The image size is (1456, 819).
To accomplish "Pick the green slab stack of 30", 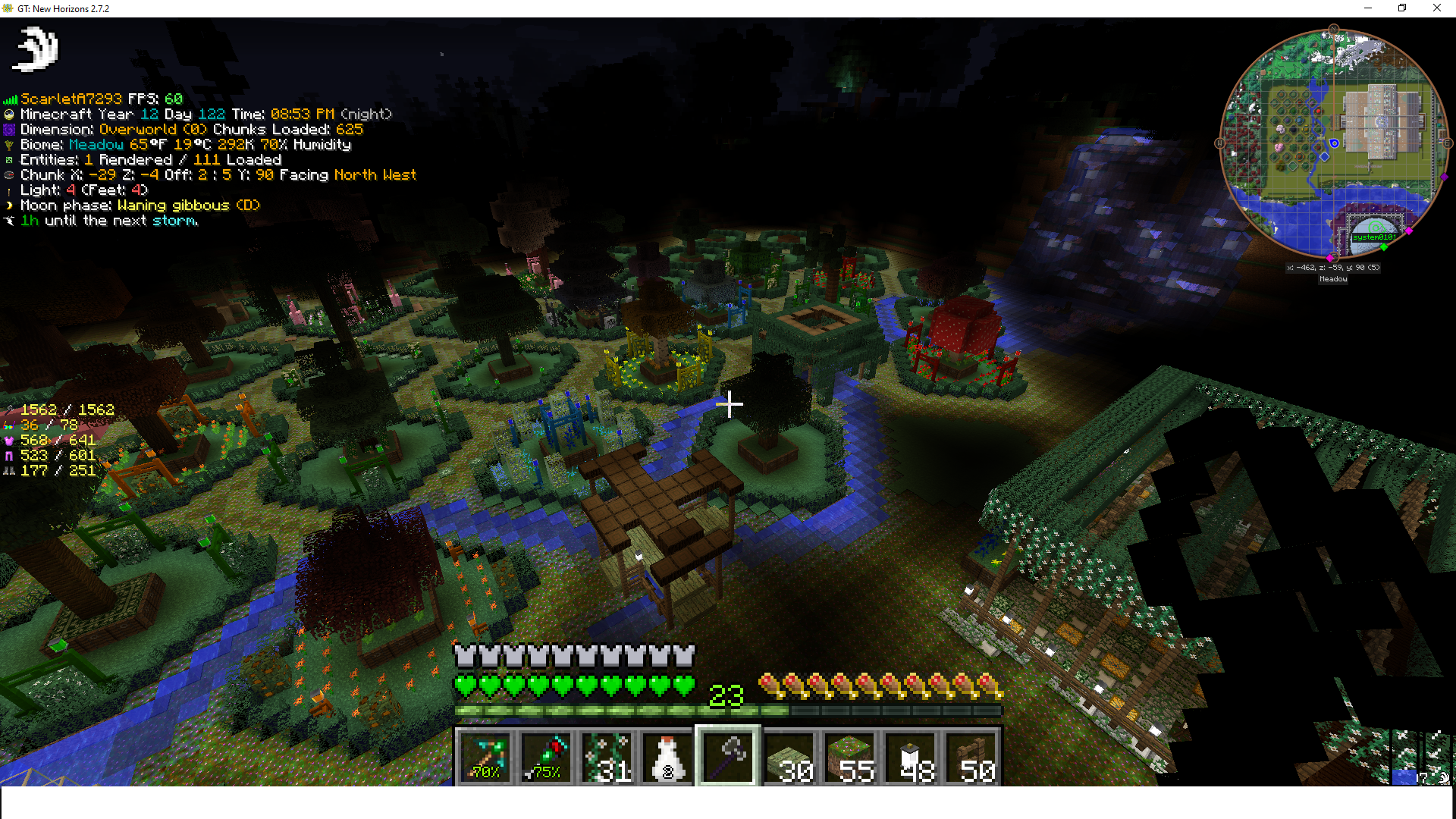I will point(789,757).
